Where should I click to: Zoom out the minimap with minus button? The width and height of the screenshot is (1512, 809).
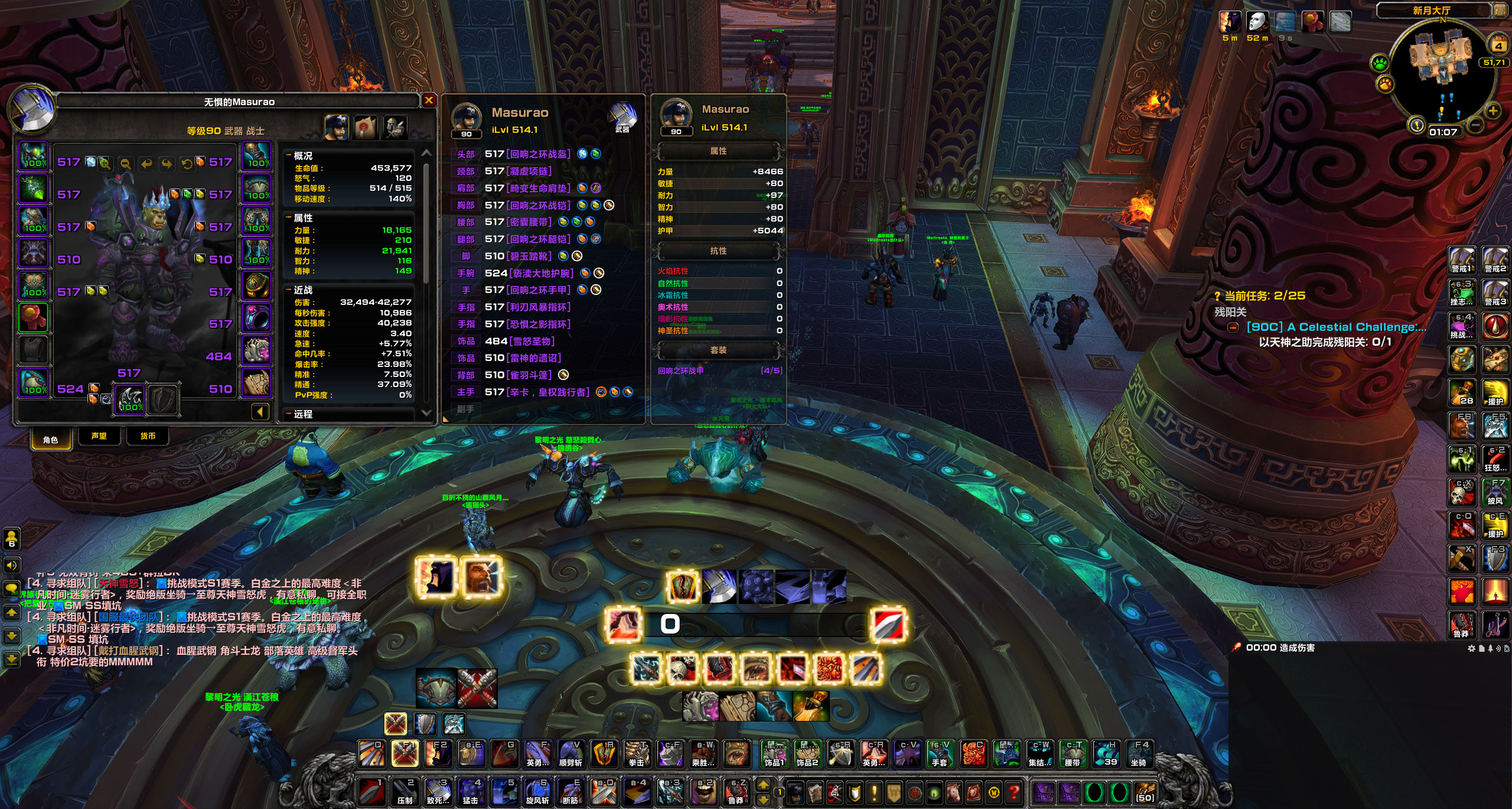click(x=1475, y=125)
